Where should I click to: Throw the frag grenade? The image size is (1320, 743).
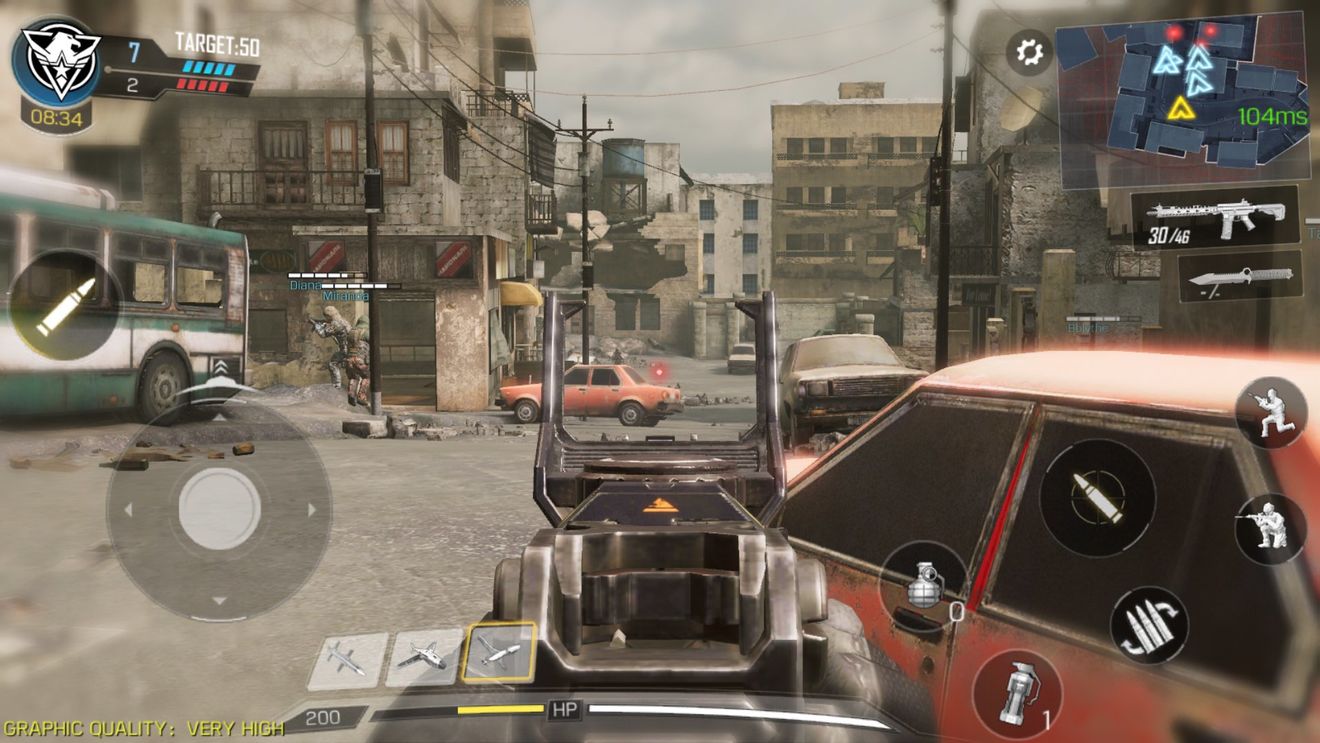(x=925, y=586)
